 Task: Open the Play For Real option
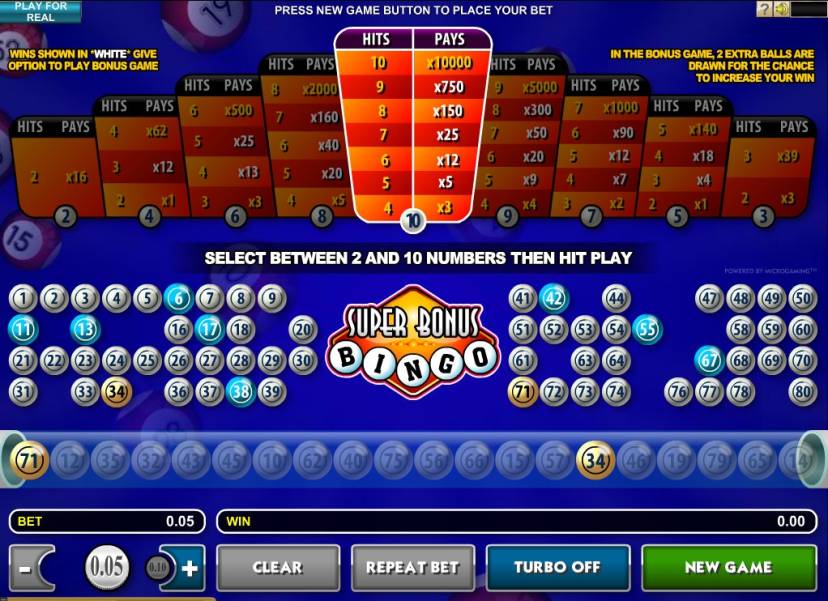(41, 11)
